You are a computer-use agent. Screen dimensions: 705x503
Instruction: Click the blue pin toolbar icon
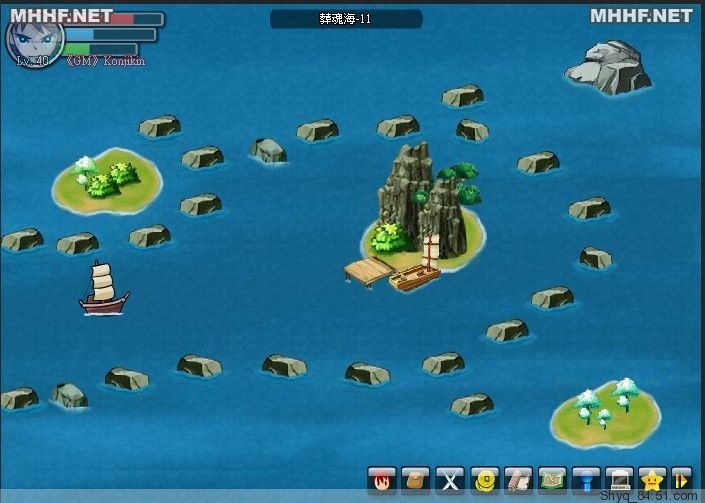pyautogui.click(x=586, y=479)
